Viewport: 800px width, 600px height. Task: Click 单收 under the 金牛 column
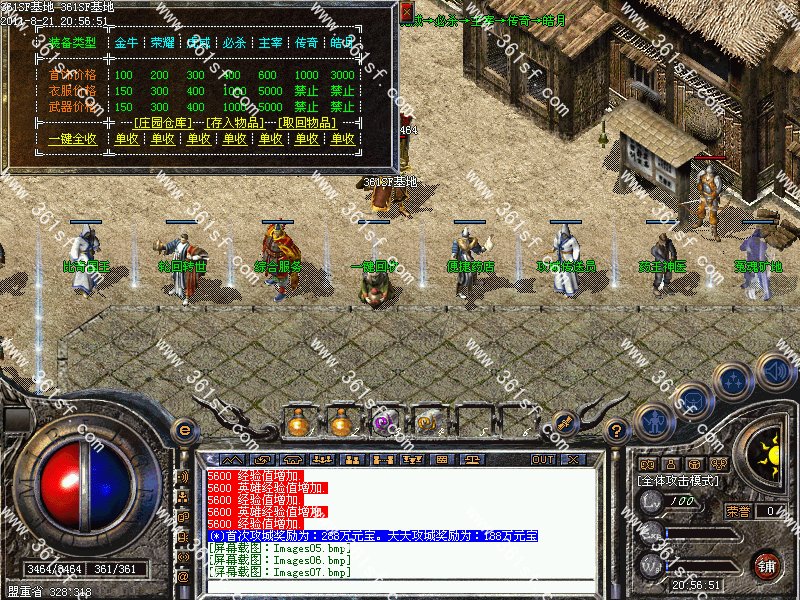[x=126, y=139]
